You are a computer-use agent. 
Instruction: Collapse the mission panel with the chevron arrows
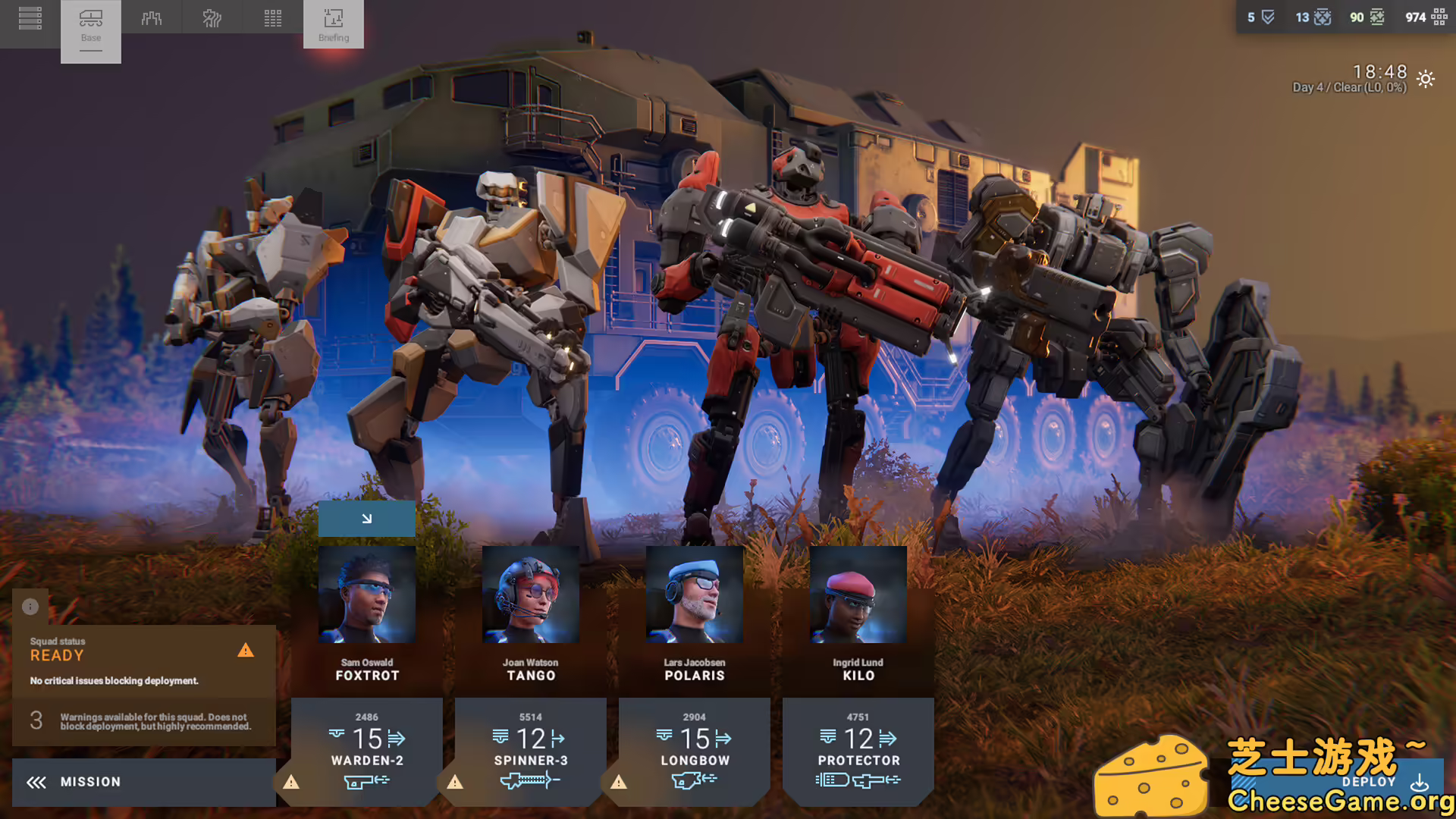33,782
